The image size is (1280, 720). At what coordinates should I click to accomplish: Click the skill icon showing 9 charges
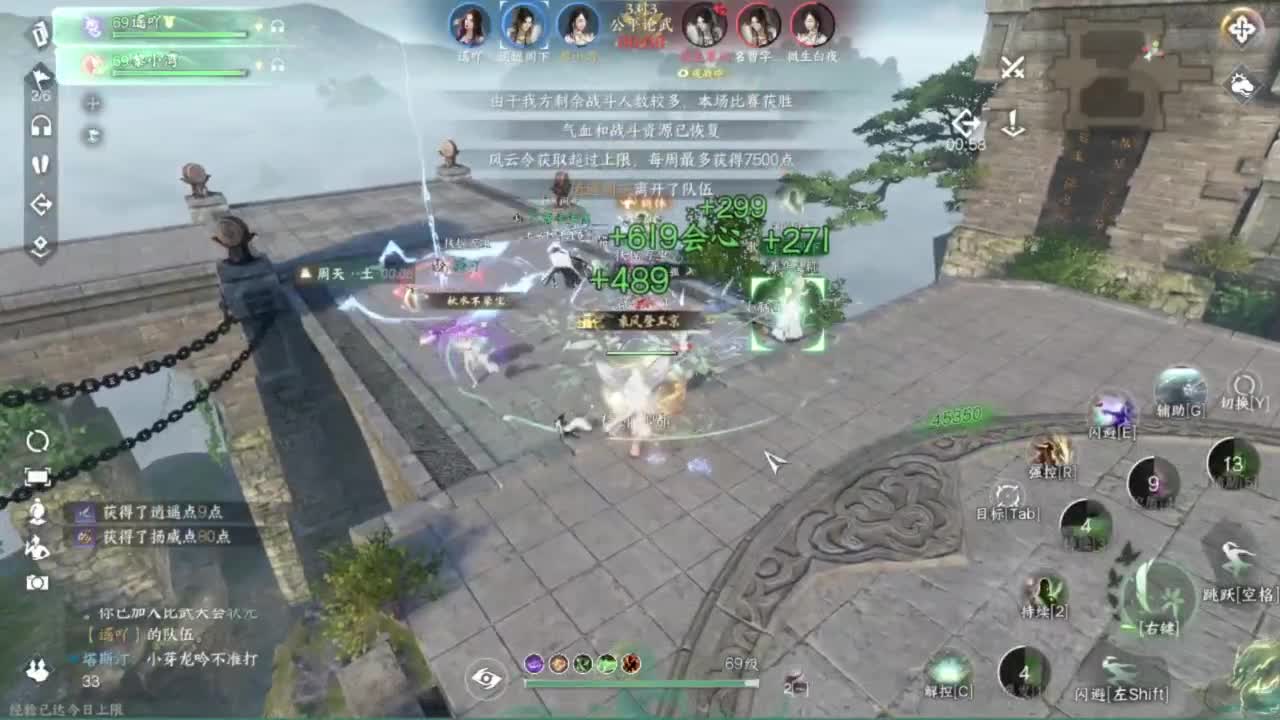coord(1152,483)
